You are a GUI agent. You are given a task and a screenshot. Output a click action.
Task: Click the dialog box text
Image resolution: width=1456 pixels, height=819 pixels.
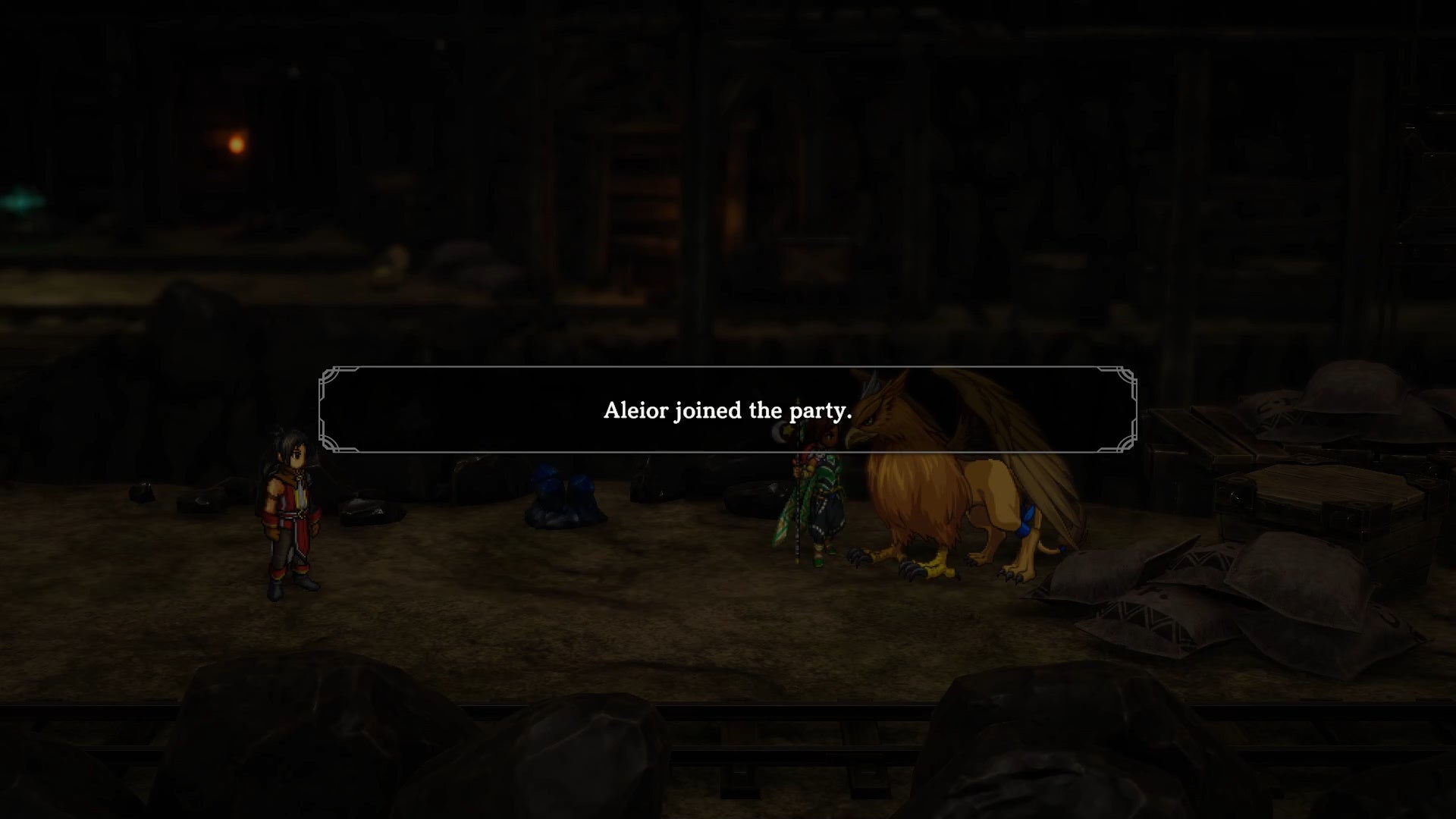tap(726, 411)
